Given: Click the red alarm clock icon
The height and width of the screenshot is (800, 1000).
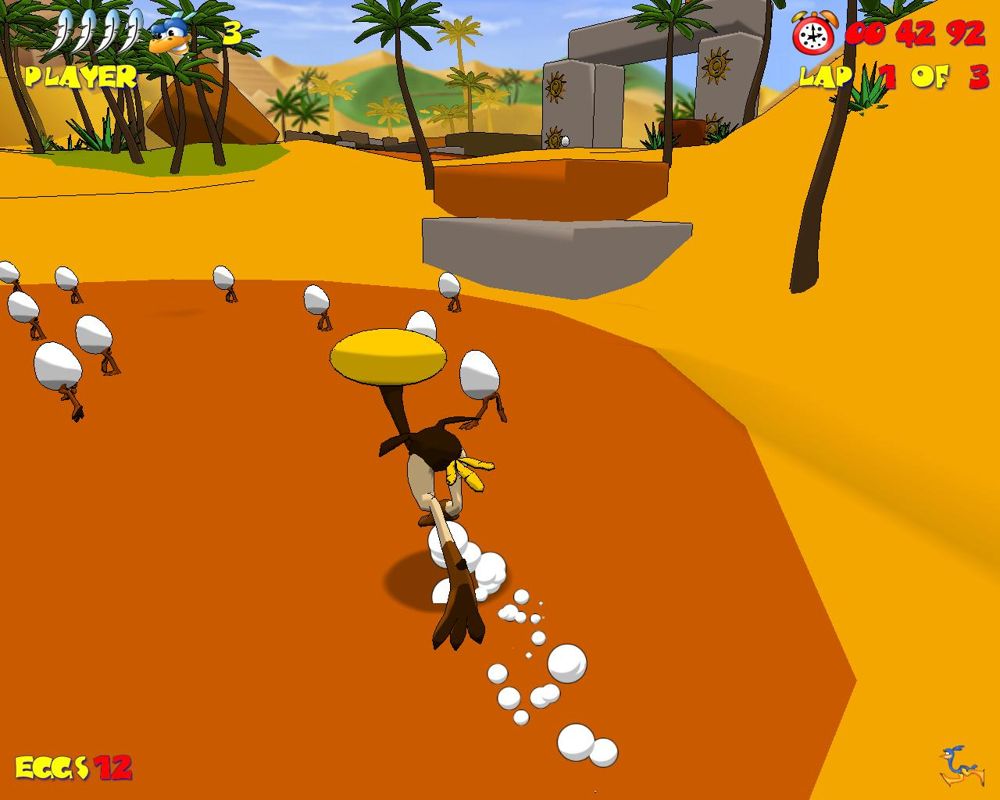Looking at the screenshot, I should click(814, 35).
